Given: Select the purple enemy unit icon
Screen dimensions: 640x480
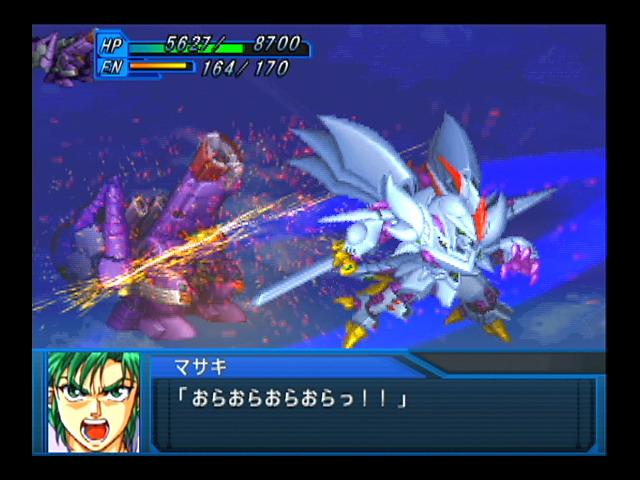Looking at the screenshot, I should pyautogui.click(x=64, y=57).
